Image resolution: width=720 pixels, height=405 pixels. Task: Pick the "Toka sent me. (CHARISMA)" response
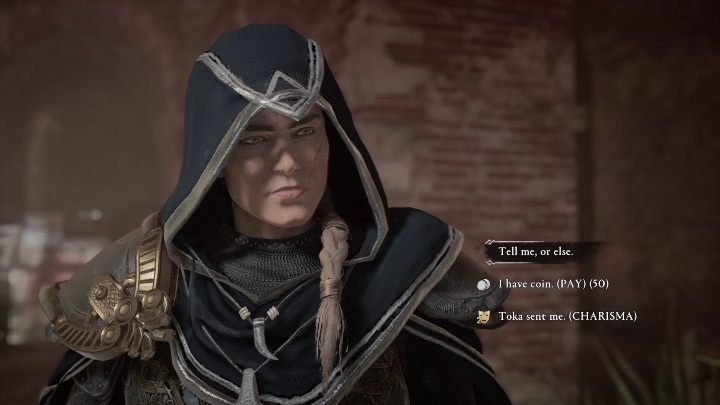click(566, 317)
